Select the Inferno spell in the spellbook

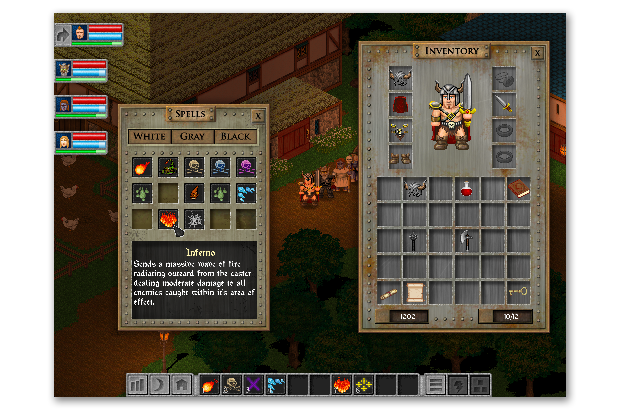[169, 217]
